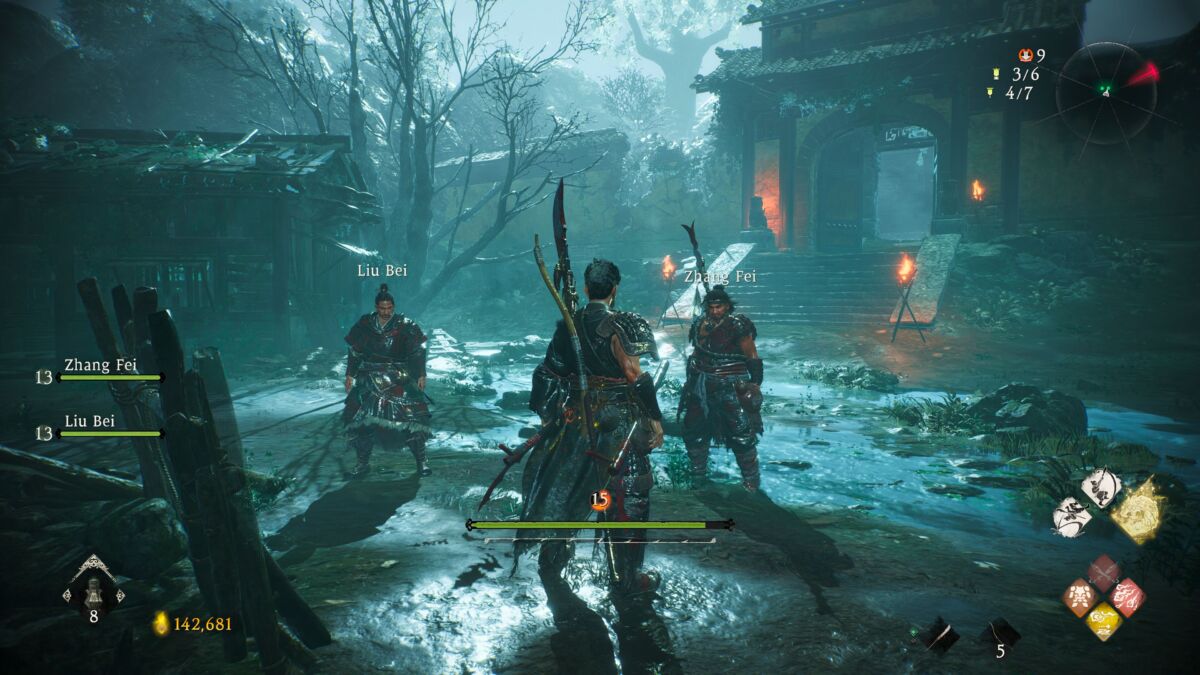Select ally Liu Bei in the party list
Viewport: 1200px width, 675px height.
coord(102,427)
